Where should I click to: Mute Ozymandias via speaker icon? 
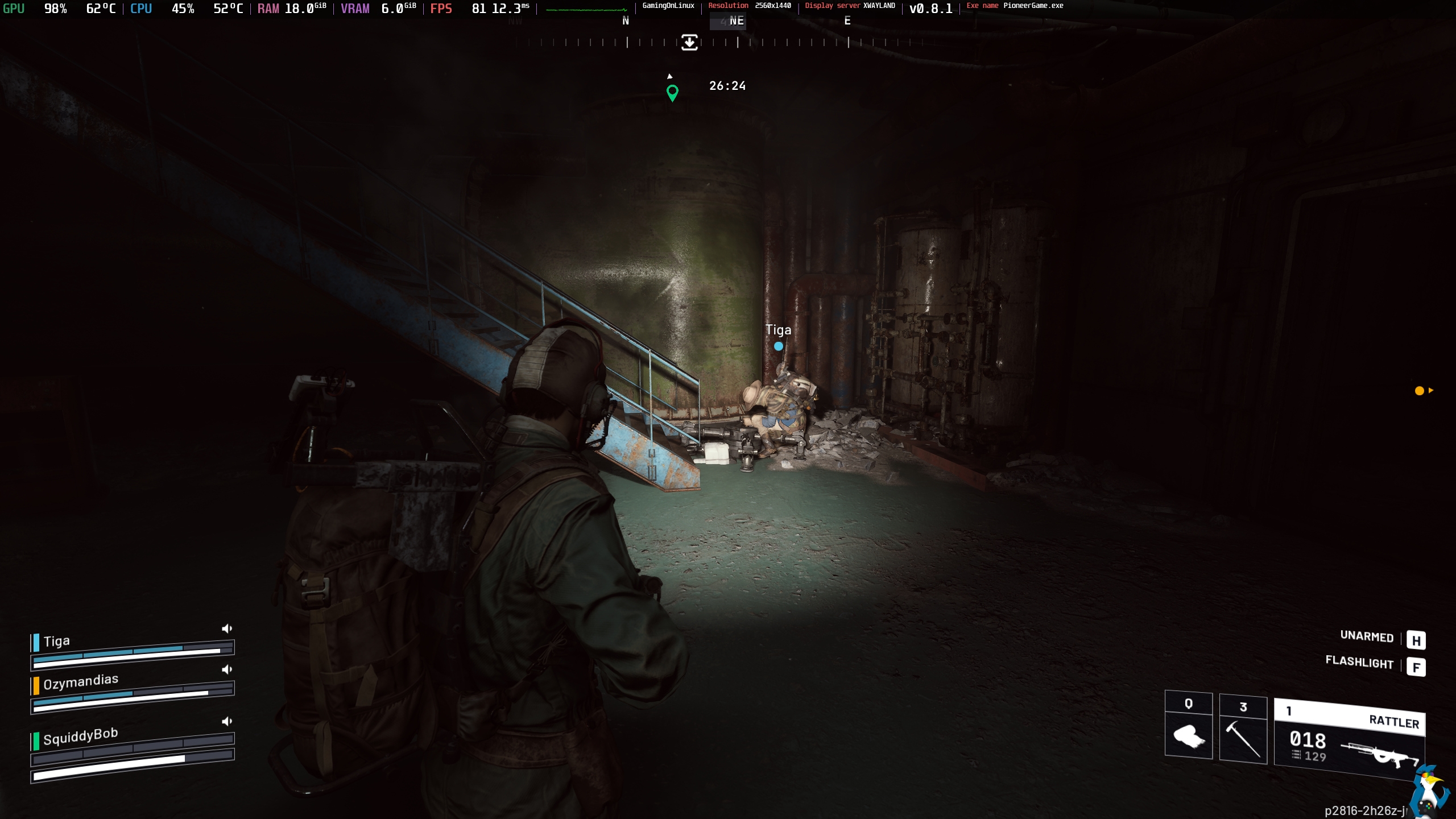227,669
